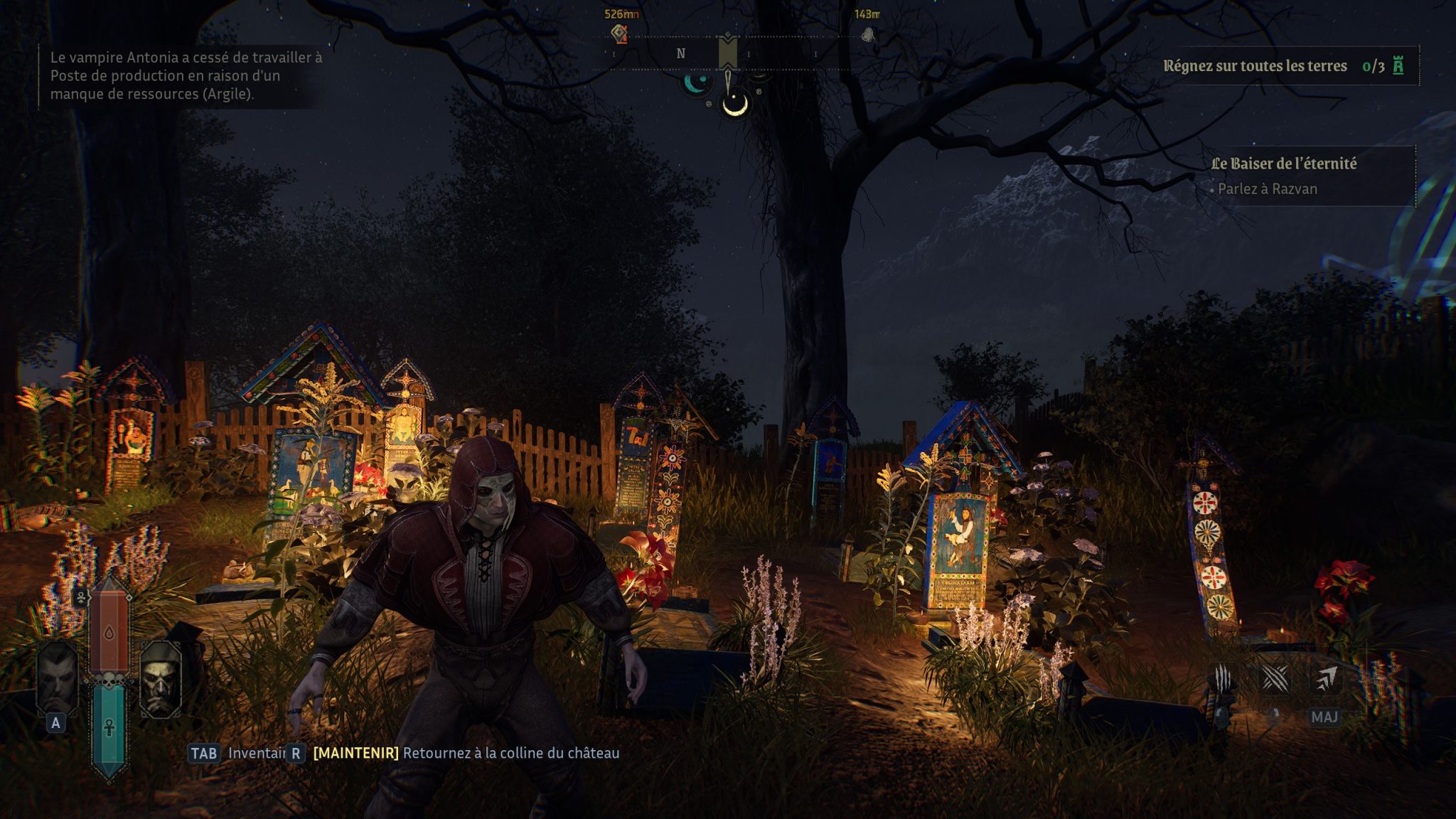Open the 'Le Baiser de l'éternité' quest tracker
Screen dimensions: 1456x819
pos(1283,164)
